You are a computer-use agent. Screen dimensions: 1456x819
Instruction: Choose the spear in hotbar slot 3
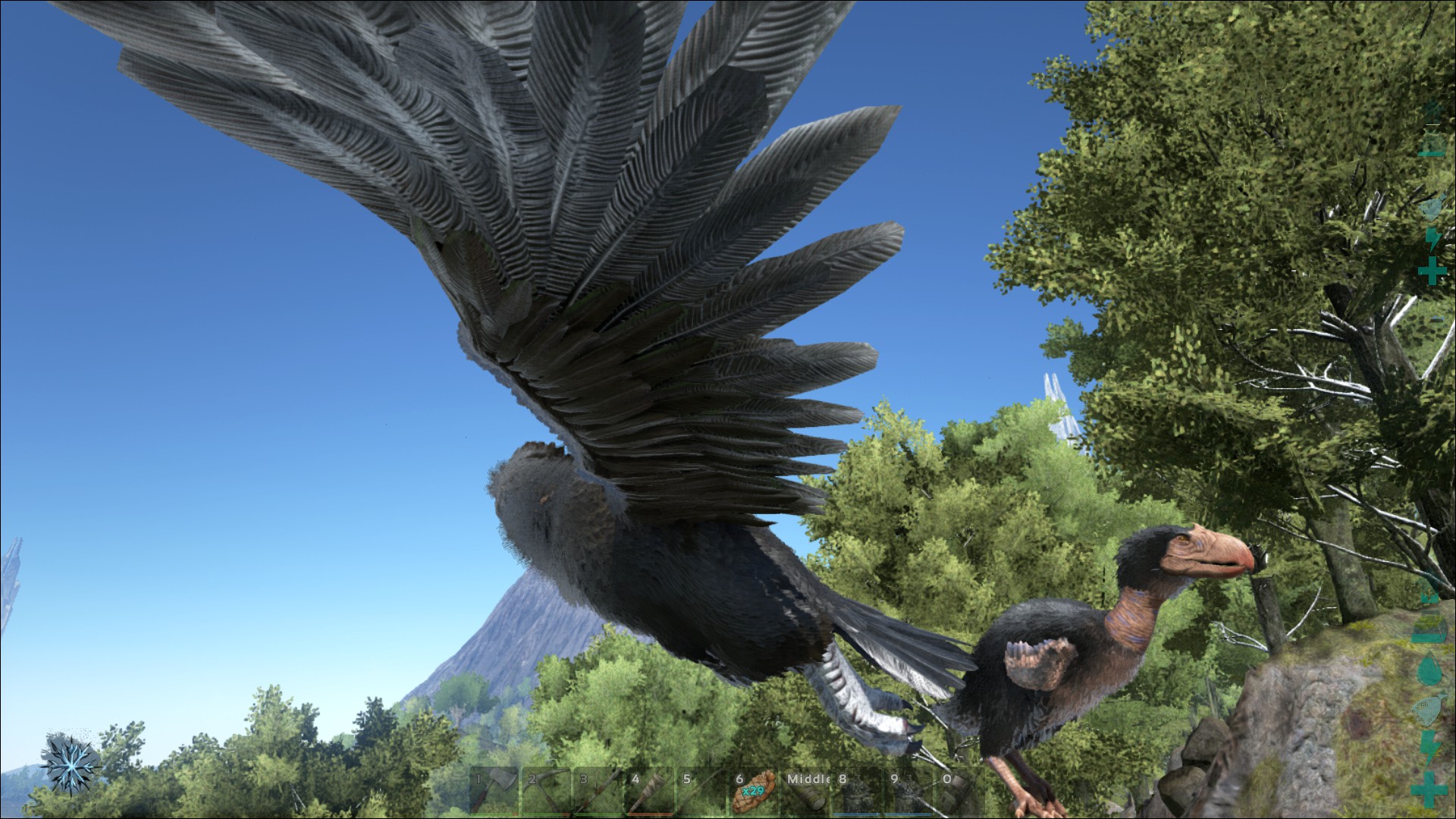pyautogui.click(x=599, y=792)
